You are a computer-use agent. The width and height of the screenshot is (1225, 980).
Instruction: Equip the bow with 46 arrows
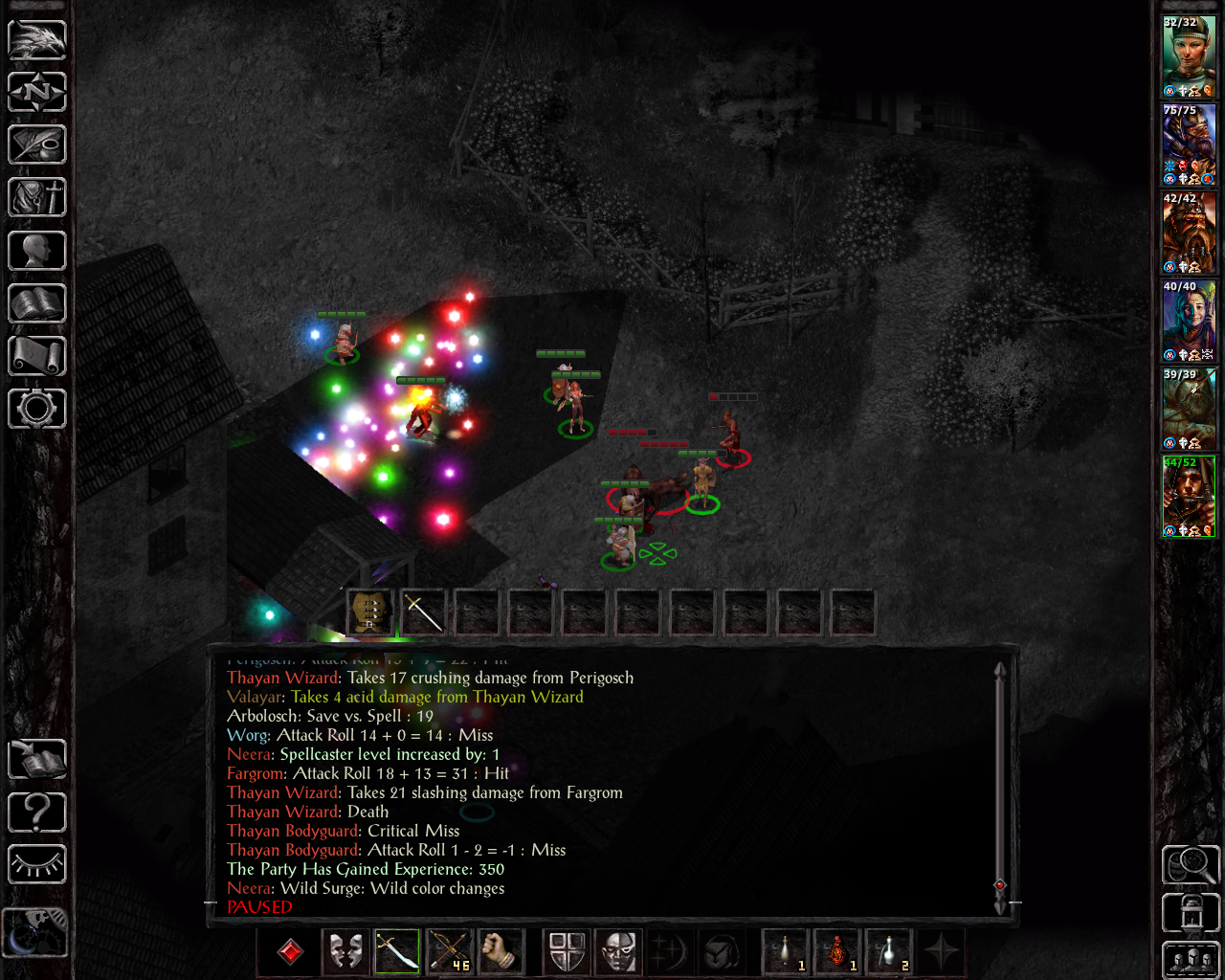pyautogui.click(x=449, y=952)
